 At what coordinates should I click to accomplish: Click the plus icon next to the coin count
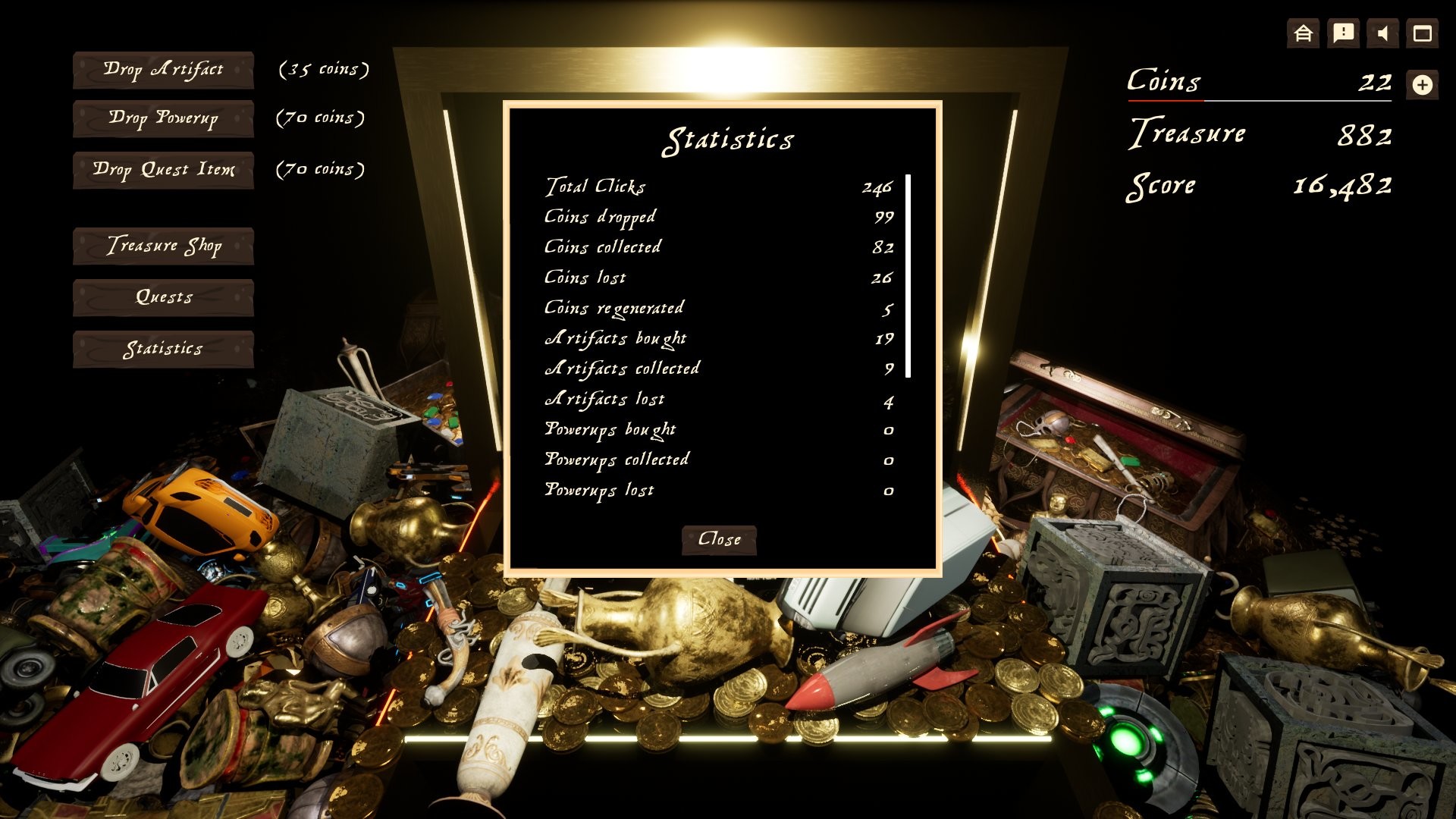coord(1424,85)
